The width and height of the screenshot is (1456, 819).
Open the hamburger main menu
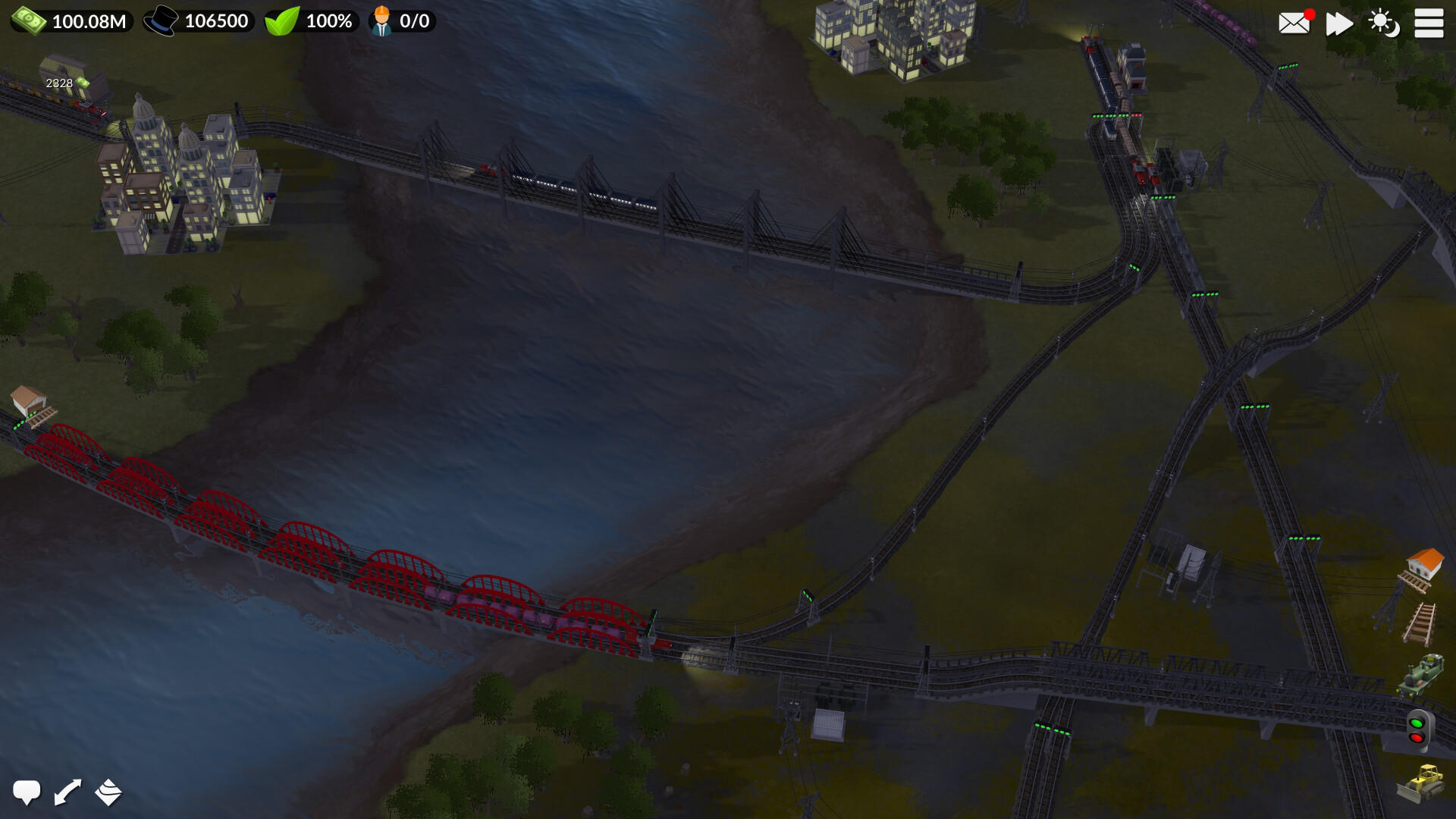pos(1429,23)
